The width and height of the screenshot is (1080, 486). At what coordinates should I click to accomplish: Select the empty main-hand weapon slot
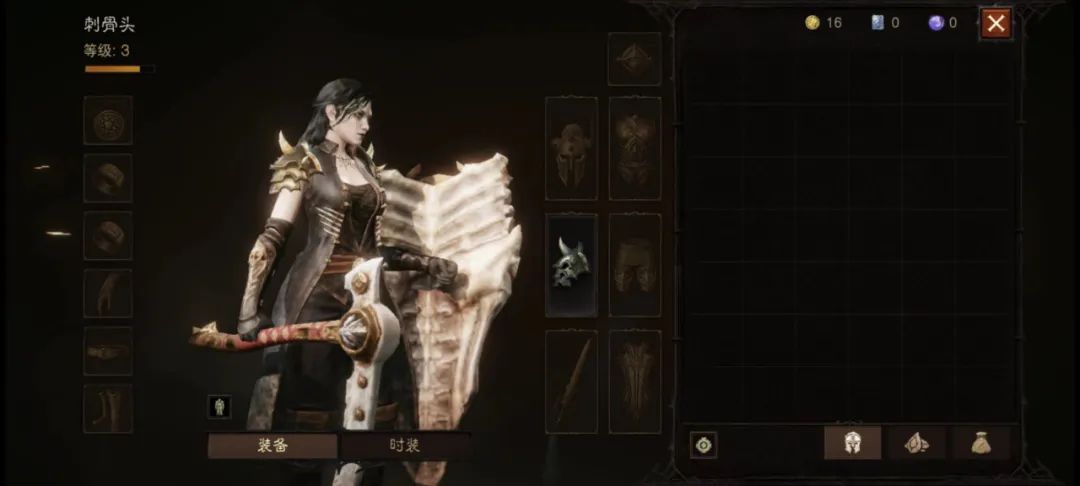pyautogui.click(x=571, y=381)
